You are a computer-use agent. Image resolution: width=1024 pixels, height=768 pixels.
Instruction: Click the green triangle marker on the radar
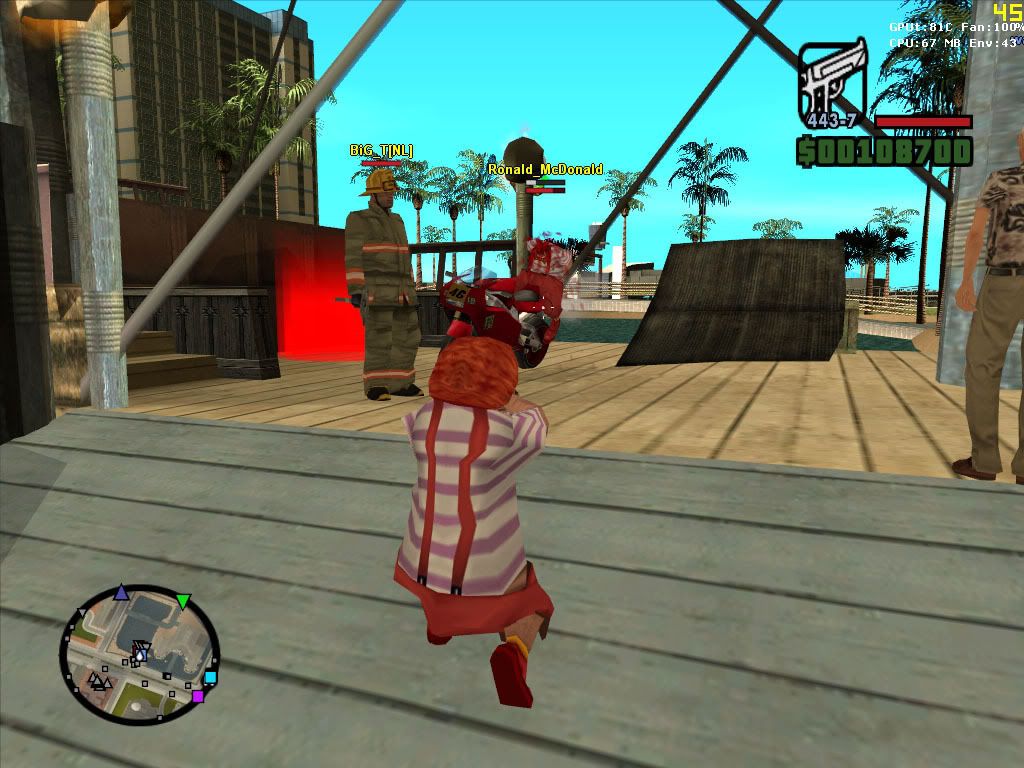pos(183,601)
